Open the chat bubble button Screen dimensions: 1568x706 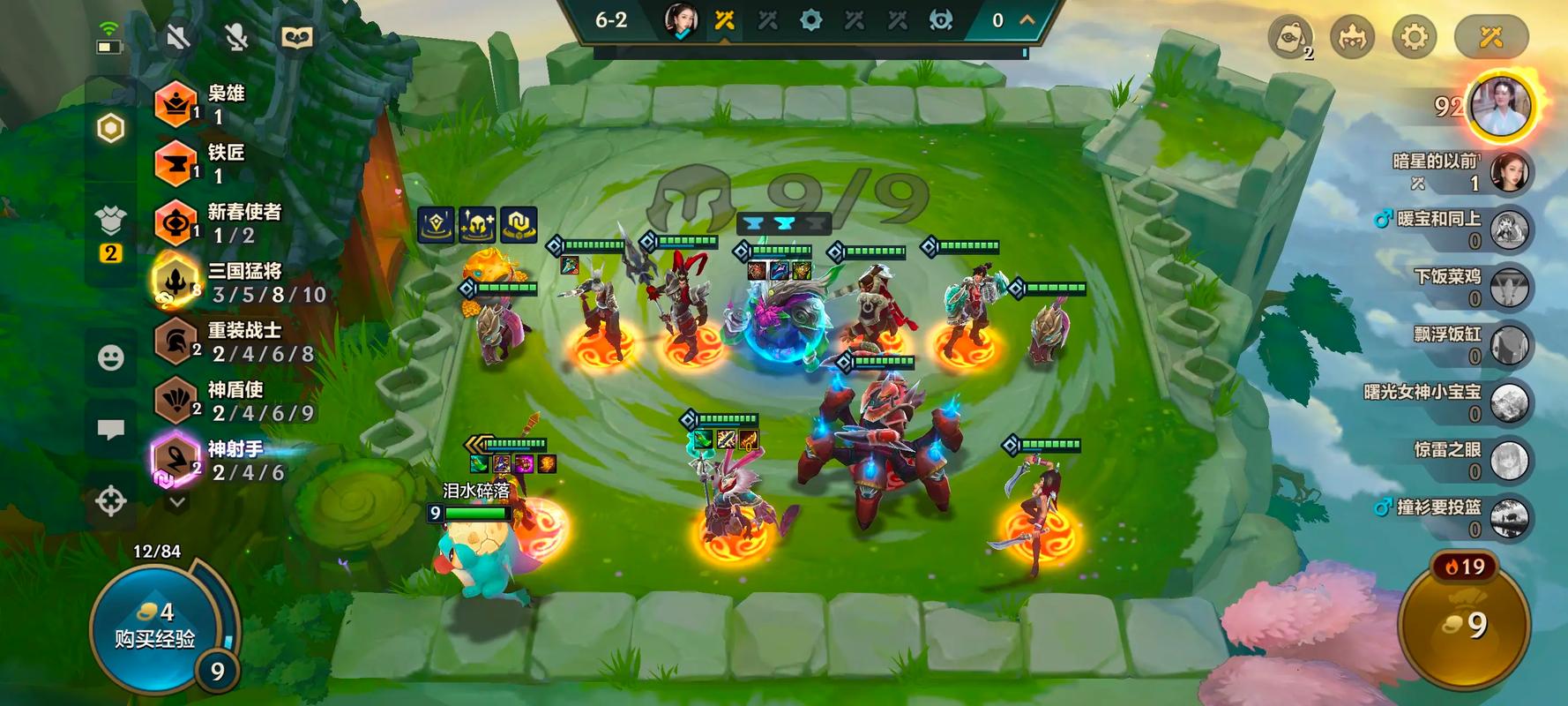(x=110, y=430)
